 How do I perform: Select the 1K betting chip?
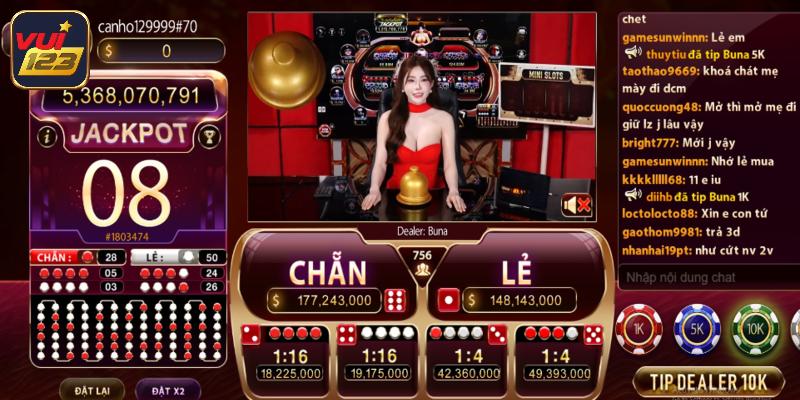tap(639, 329)
